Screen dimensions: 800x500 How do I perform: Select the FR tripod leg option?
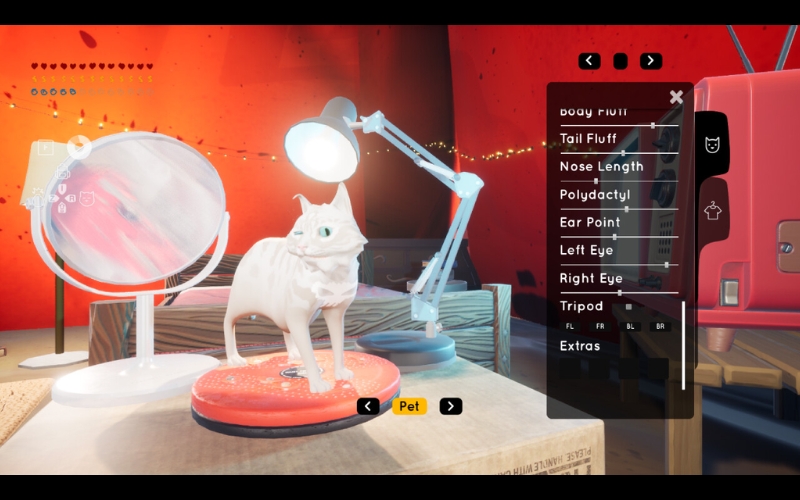[x=600, y=327]
